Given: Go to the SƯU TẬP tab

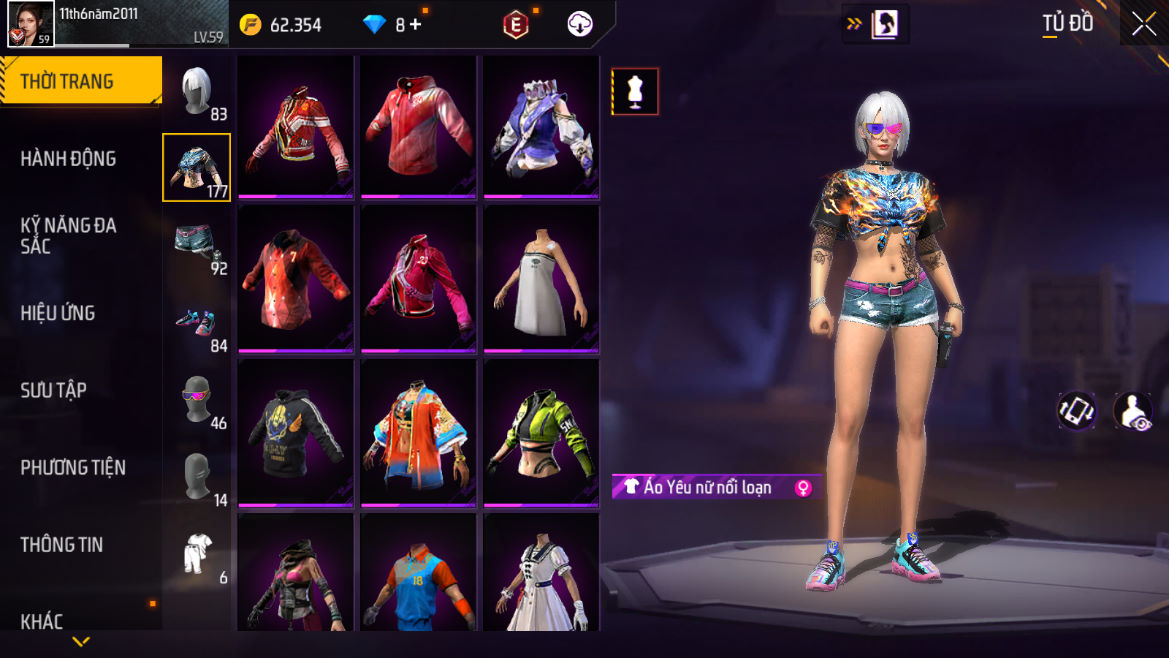Looking at the screenshot, I should tap(54, 390).
